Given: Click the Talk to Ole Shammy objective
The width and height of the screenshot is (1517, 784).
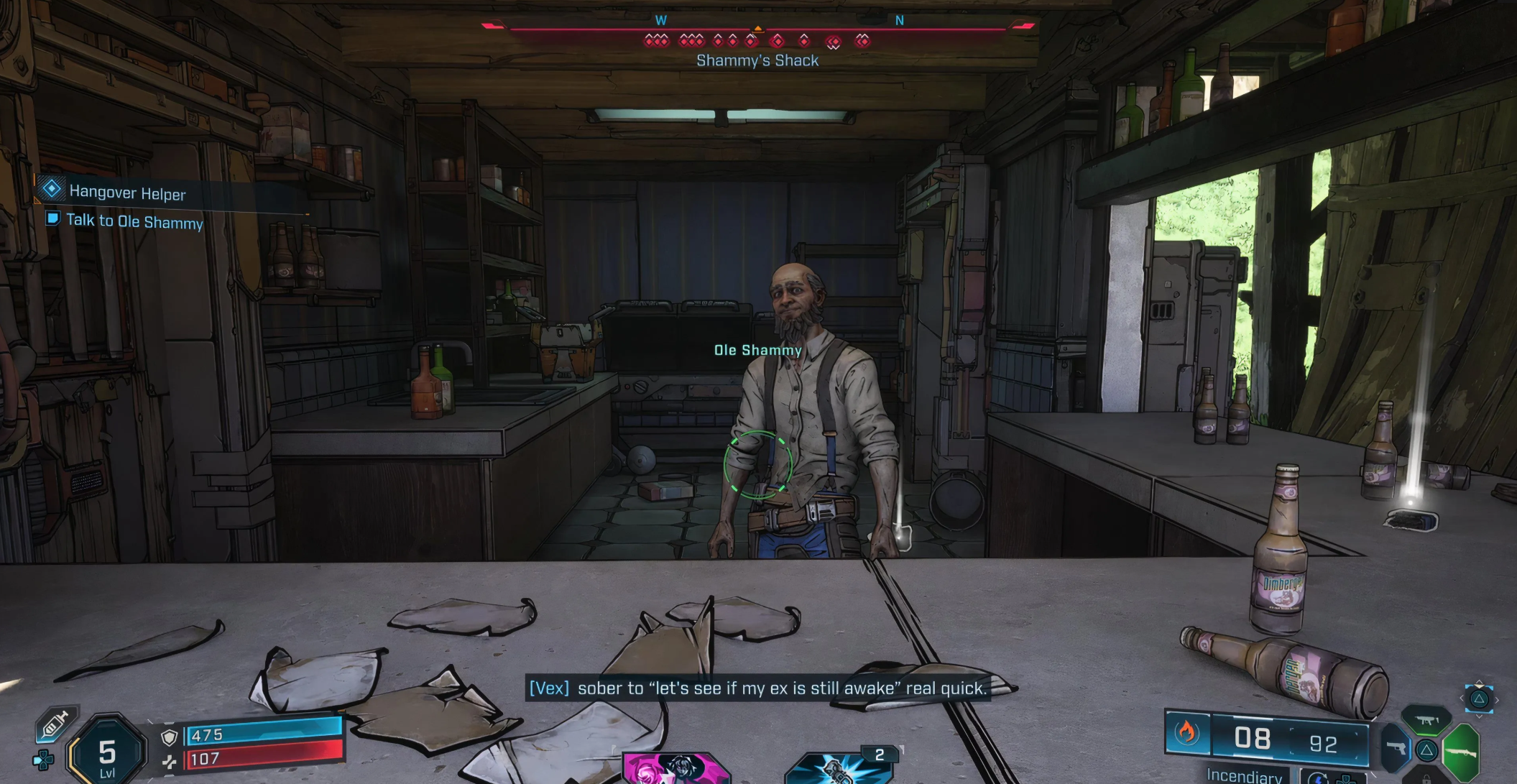Looking at the screenshot, I should [x=134, y=221].
